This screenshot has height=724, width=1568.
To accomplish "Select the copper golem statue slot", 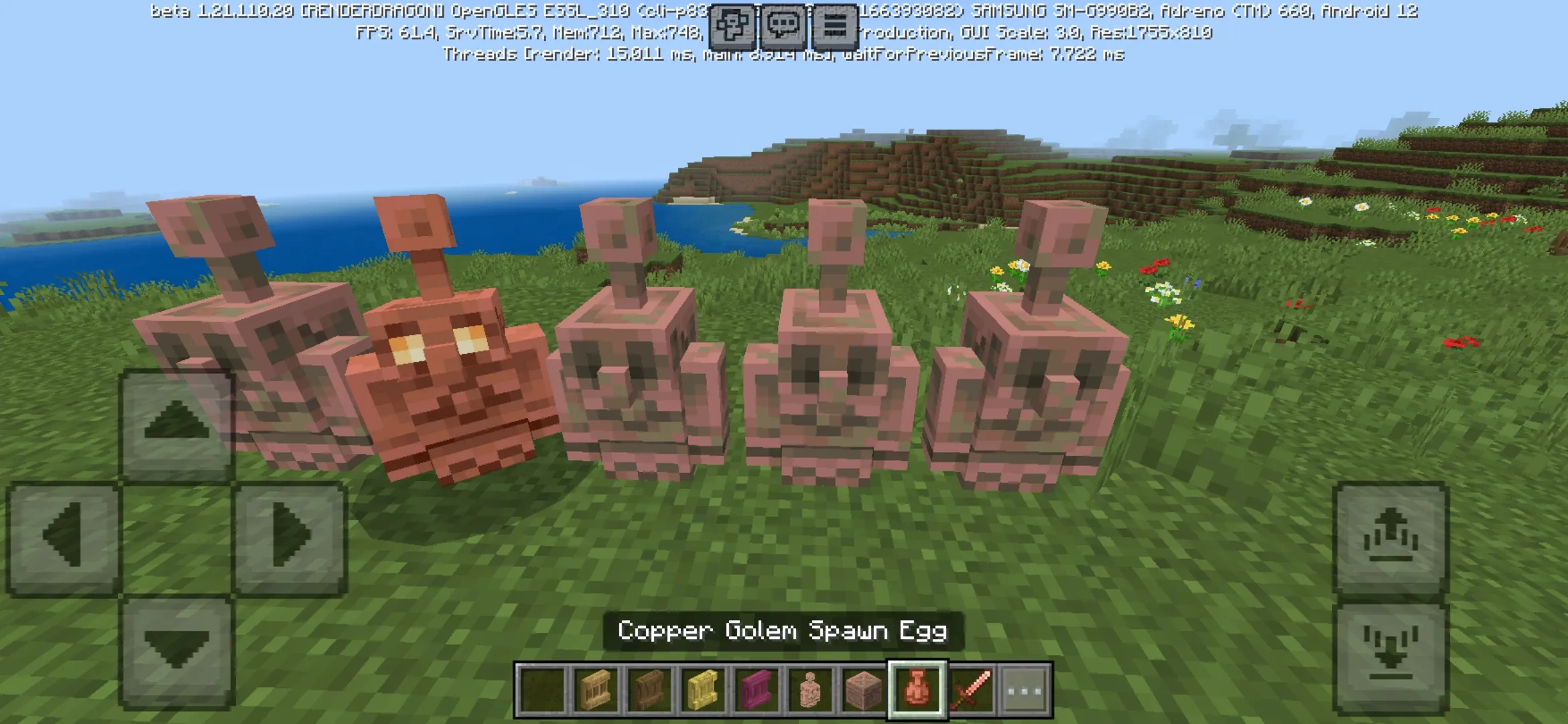I will 810,690.
